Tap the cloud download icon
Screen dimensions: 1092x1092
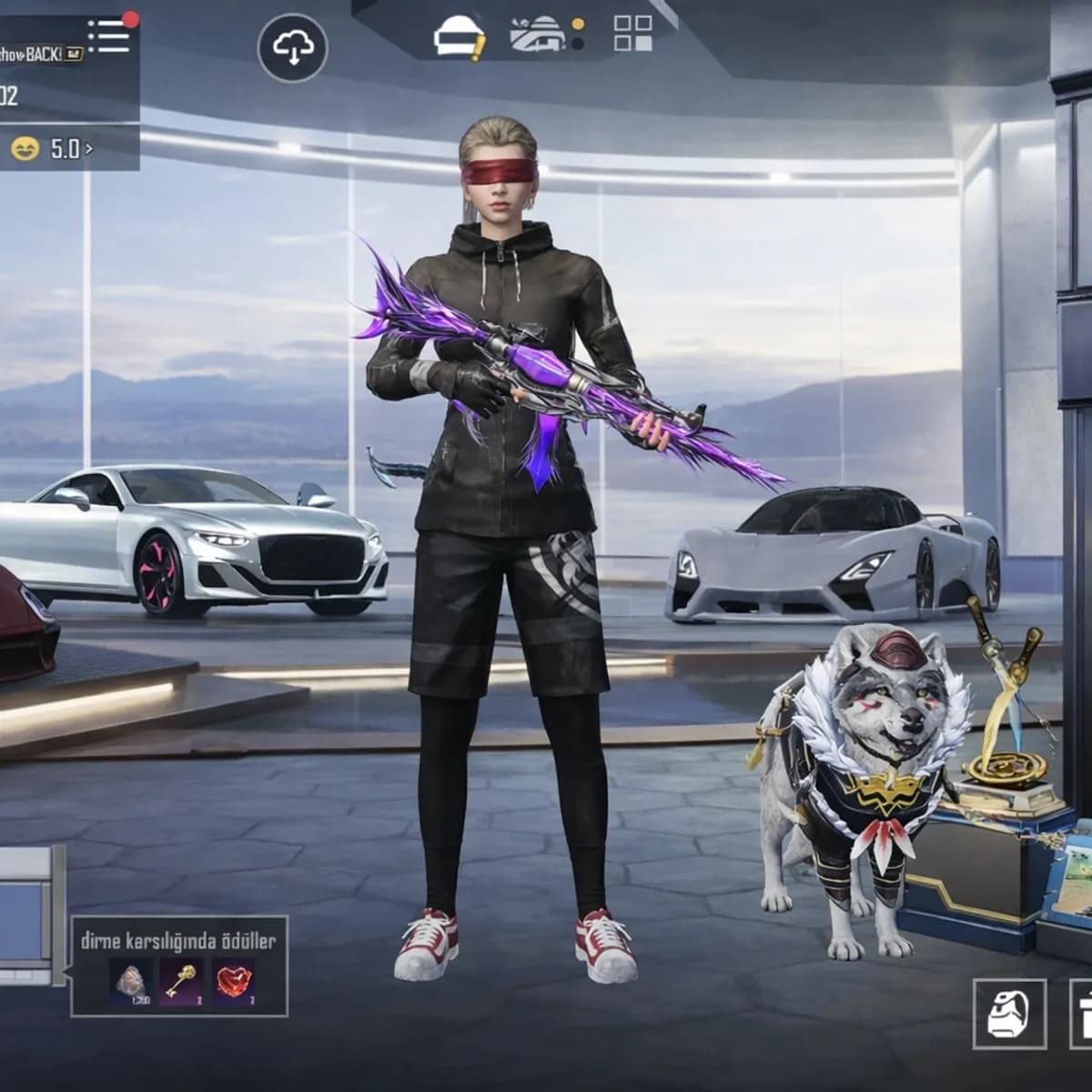tap(292, 47)
